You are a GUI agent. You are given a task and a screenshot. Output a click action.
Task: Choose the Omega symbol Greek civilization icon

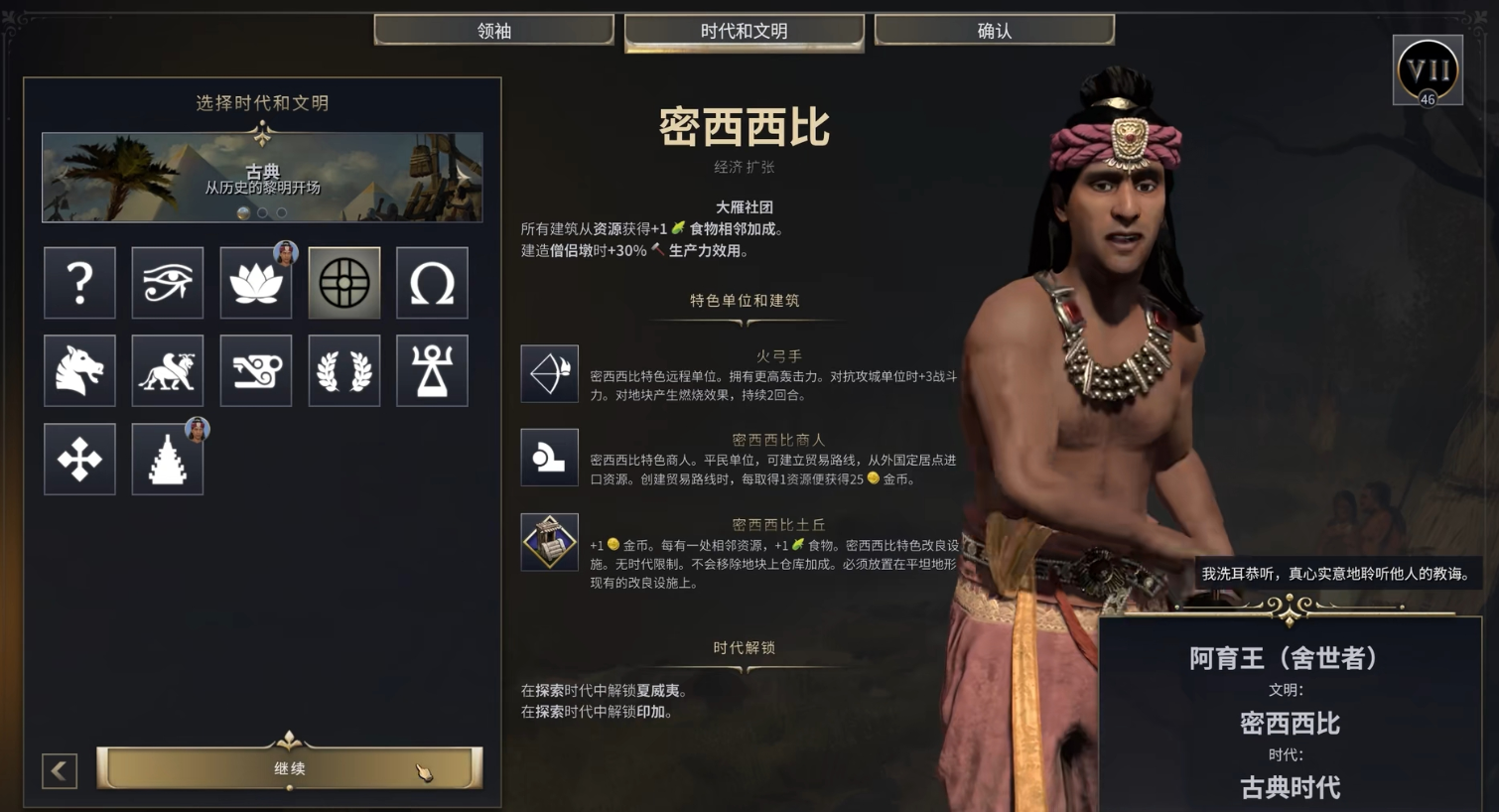[x=431, y=283]
